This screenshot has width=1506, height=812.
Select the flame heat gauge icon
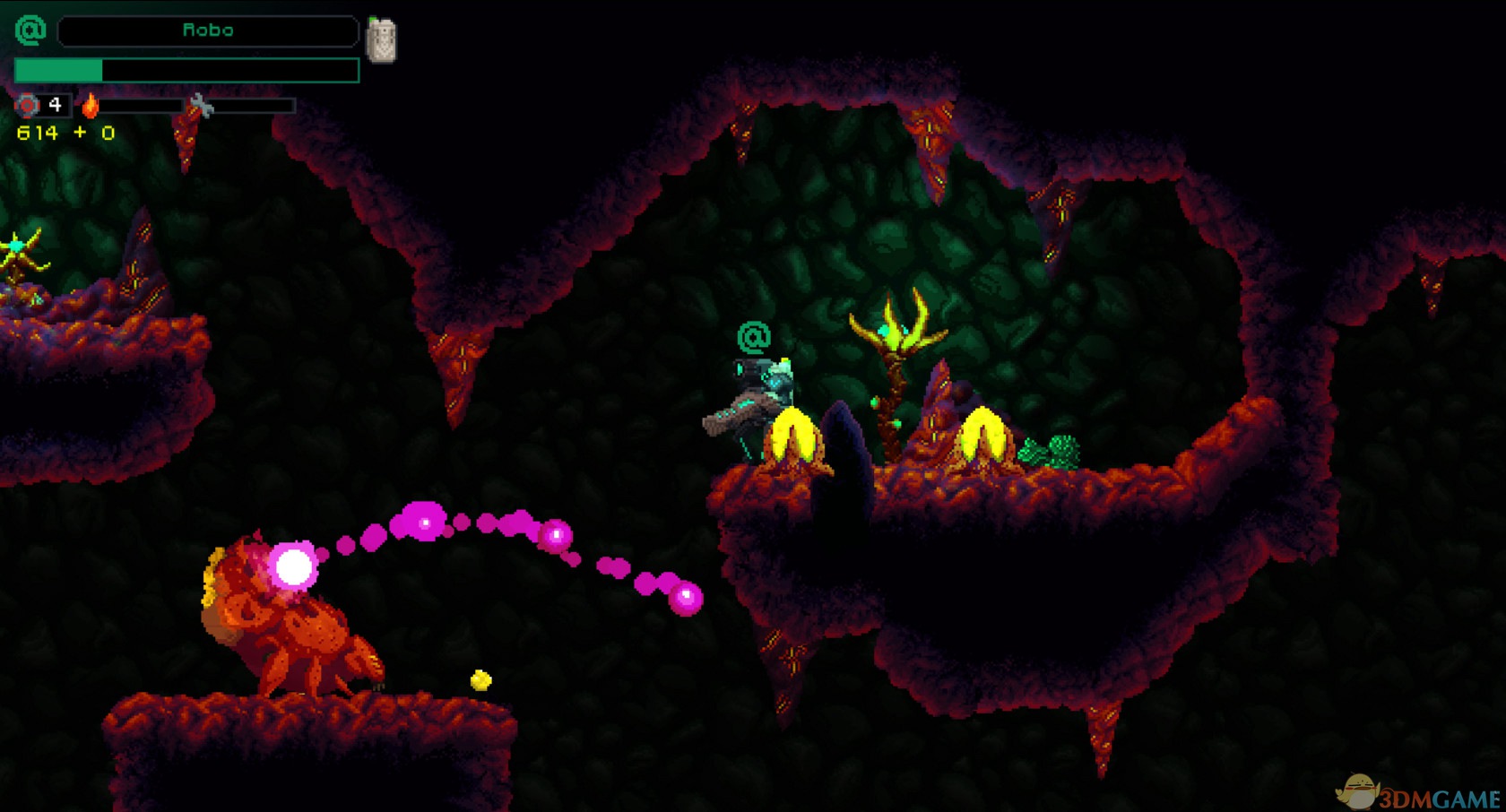[x=91, y=106]
